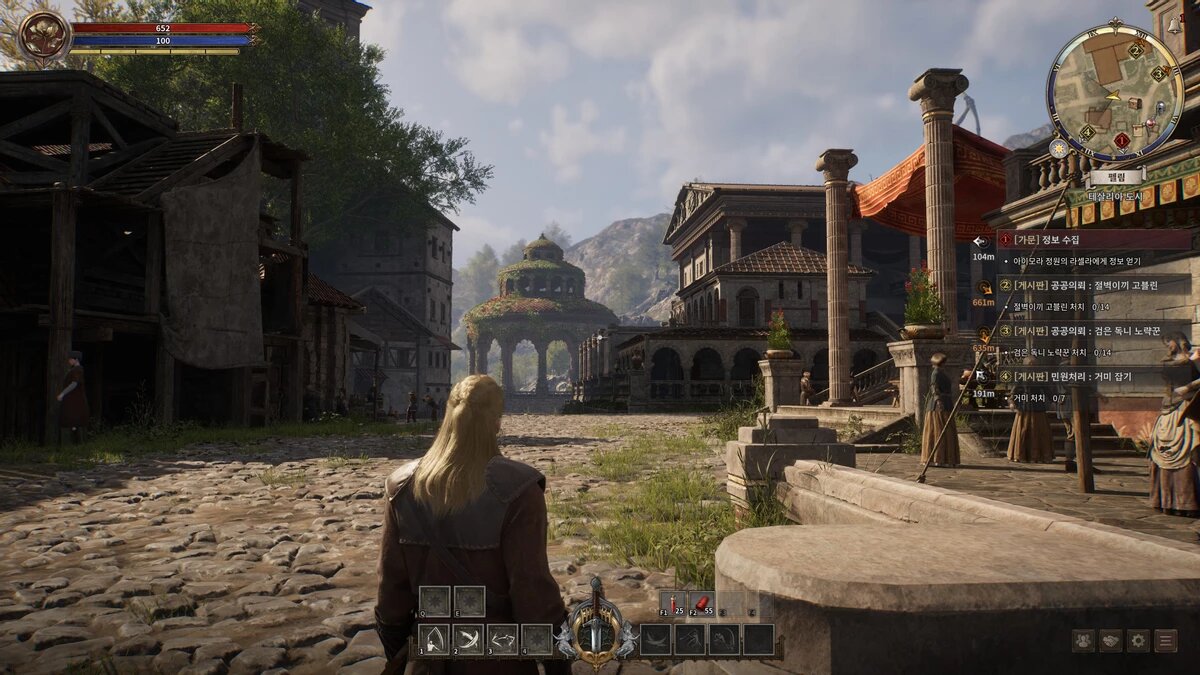This screenshot has width=1200, height=675.
Task: Select the 펠릴 location label under minimap
Action: click(x=1117, y=176)
